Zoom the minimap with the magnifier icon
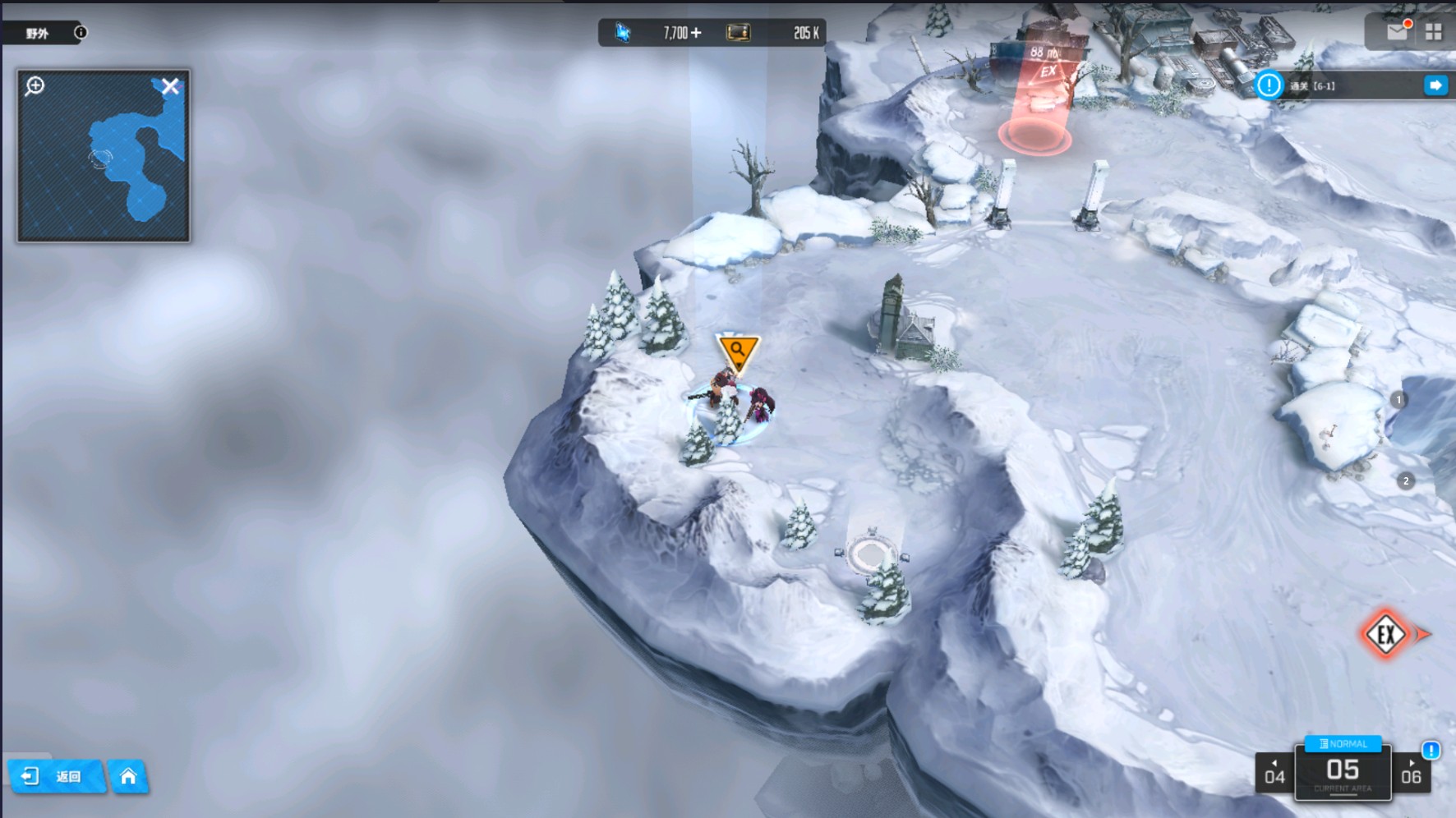1456x818 pixels. coord(35,85)
